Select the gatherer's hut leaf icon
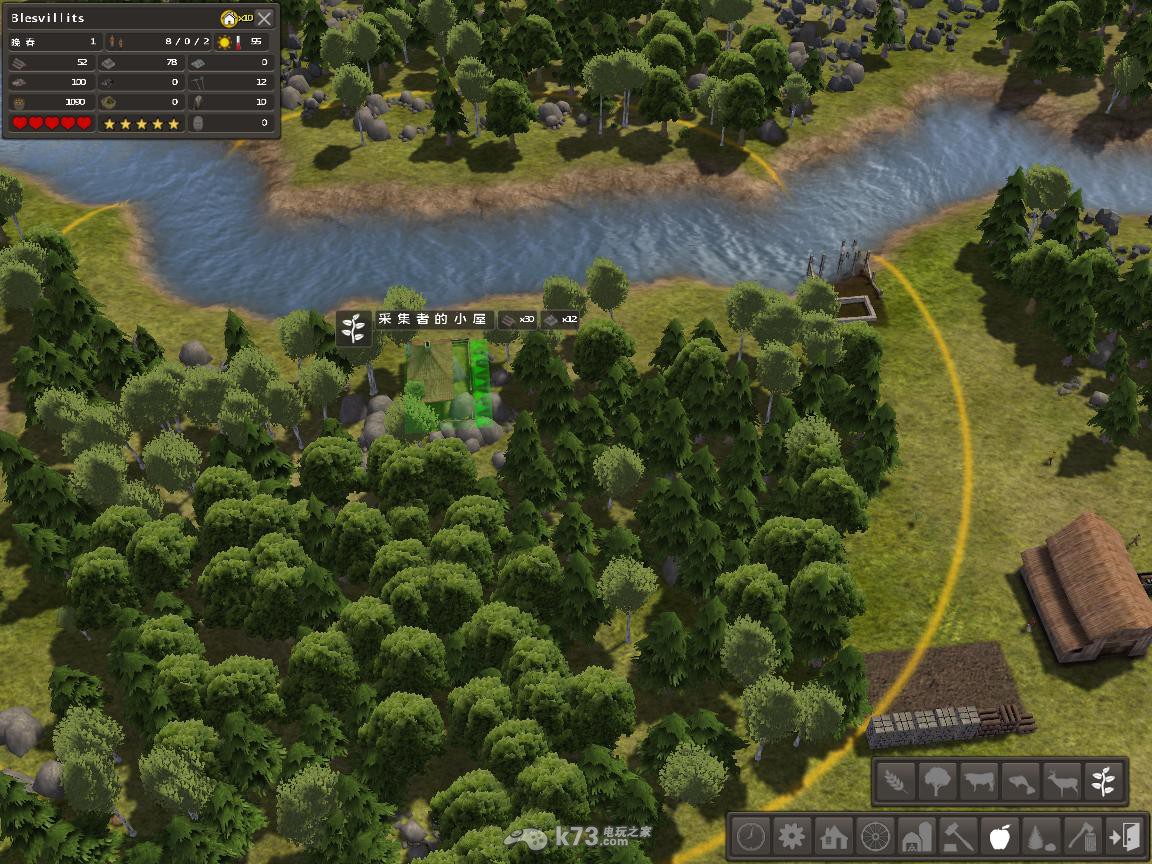 [1104, 780]
